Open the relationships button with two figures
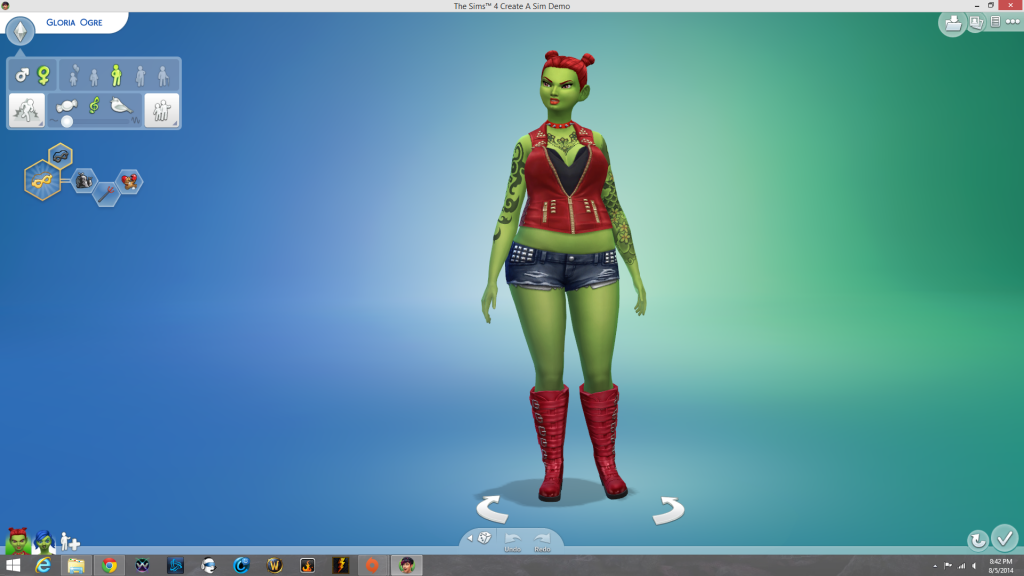The width and height of the screenshot is (1024, 576). pos(161,110)
